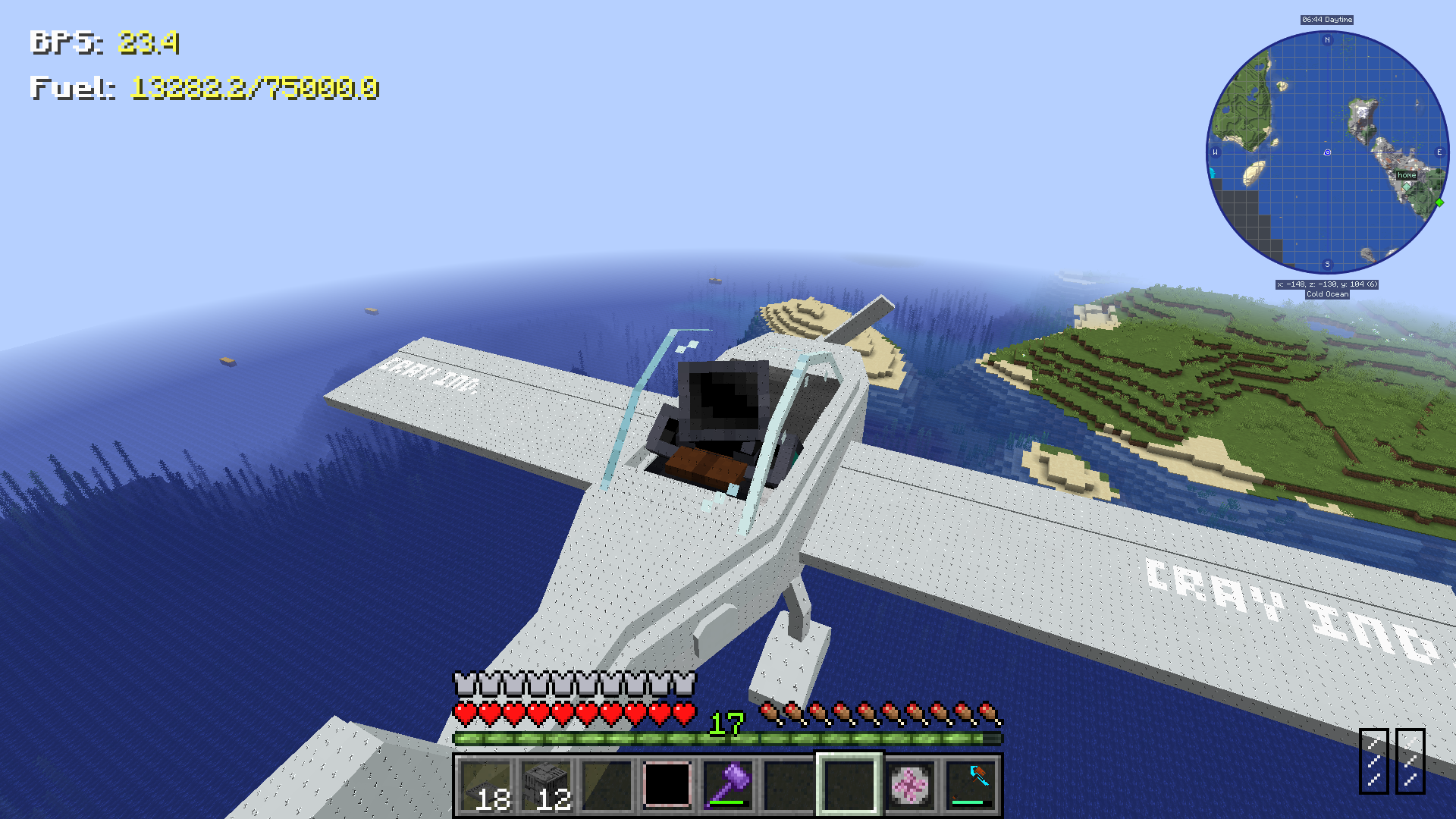Screen dimensions: 1456x819
Task: Click the W compass marker on the minimap
Action: (x=1215, y=153)
